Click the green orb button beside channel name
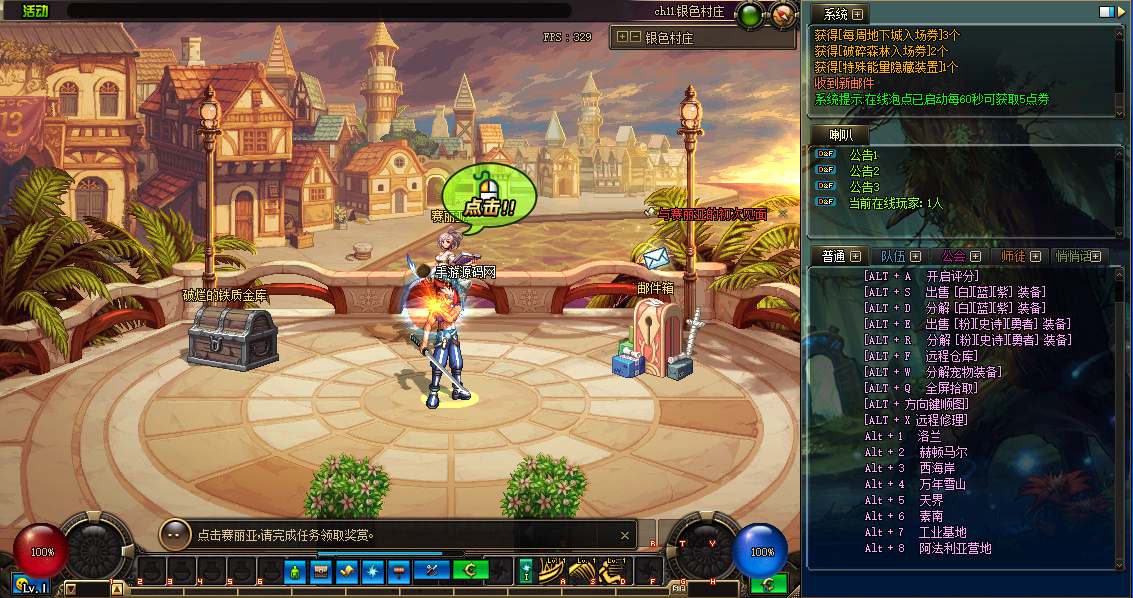Viewport: 1133px width, 598px height. [x=749, y=14]
